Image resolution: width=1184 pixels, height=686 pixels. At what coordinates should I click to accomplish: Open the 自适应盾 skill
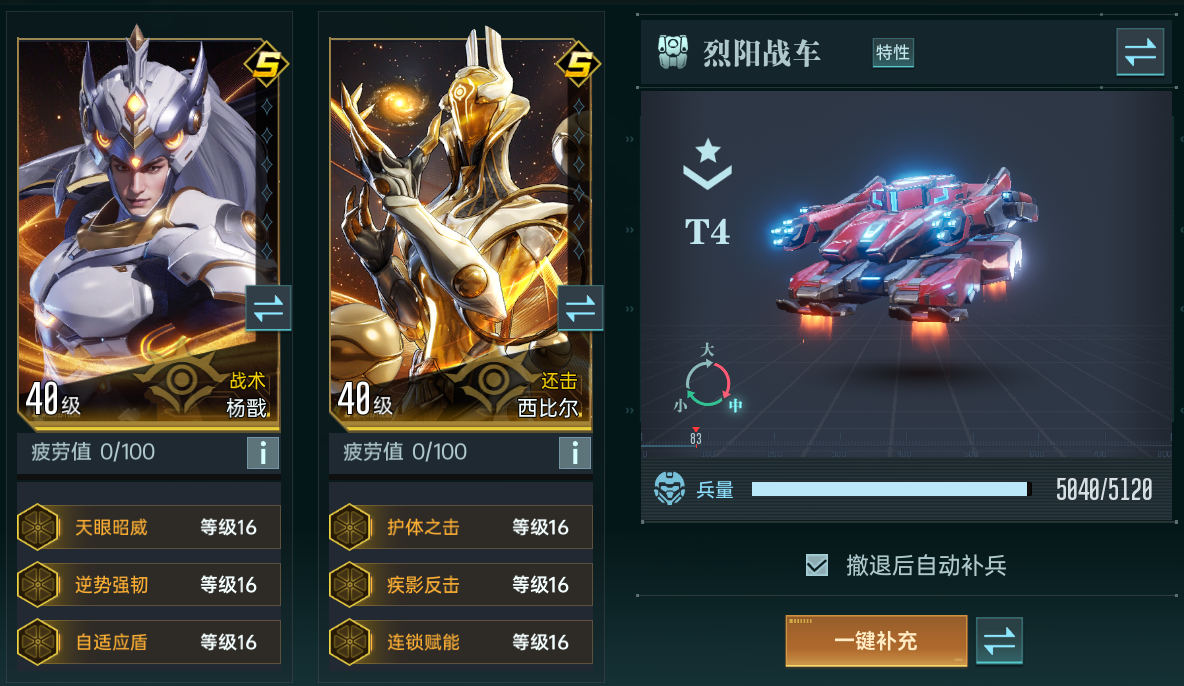point(149,642)
